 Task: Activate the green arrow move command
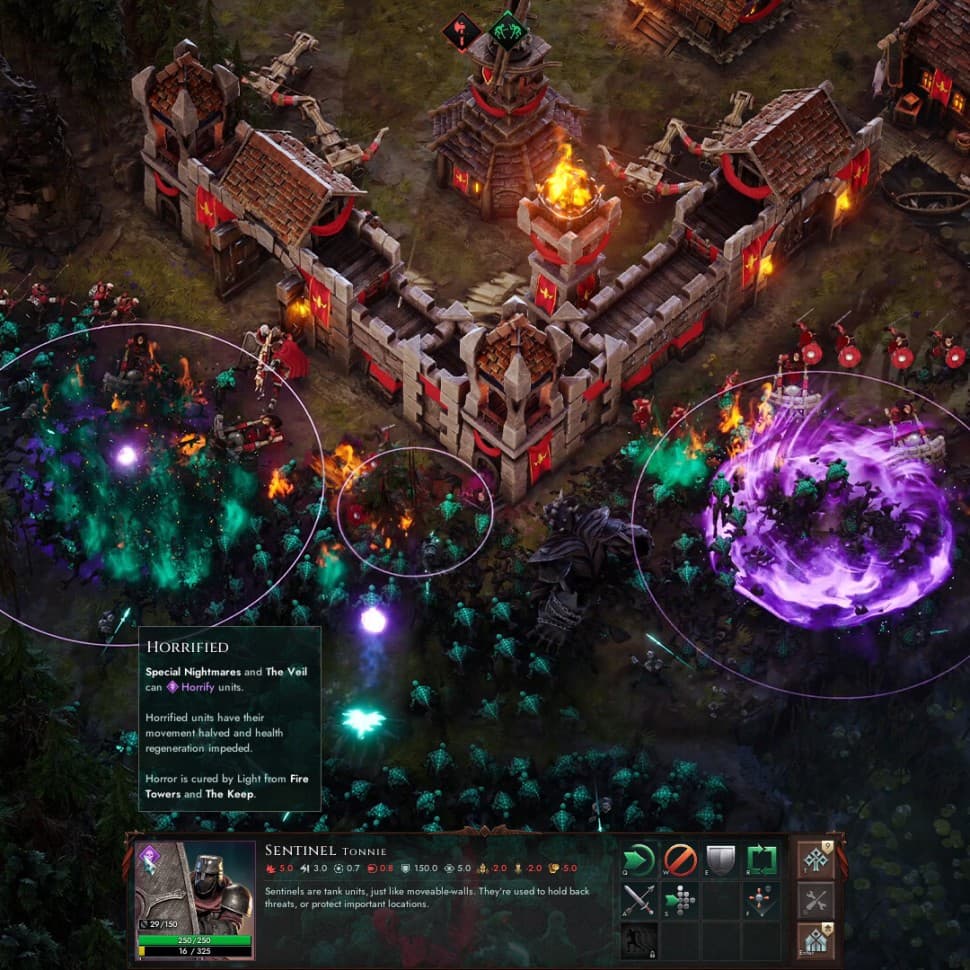click(639, 860)
